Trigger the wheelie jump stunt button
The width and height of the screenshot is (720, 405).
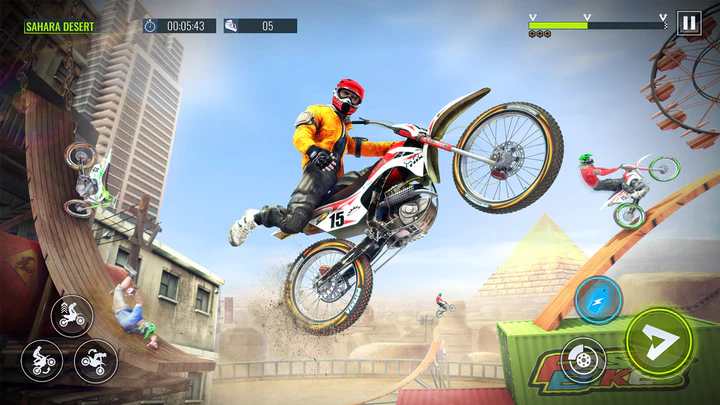pyautogui.click(x=72, y=316)
